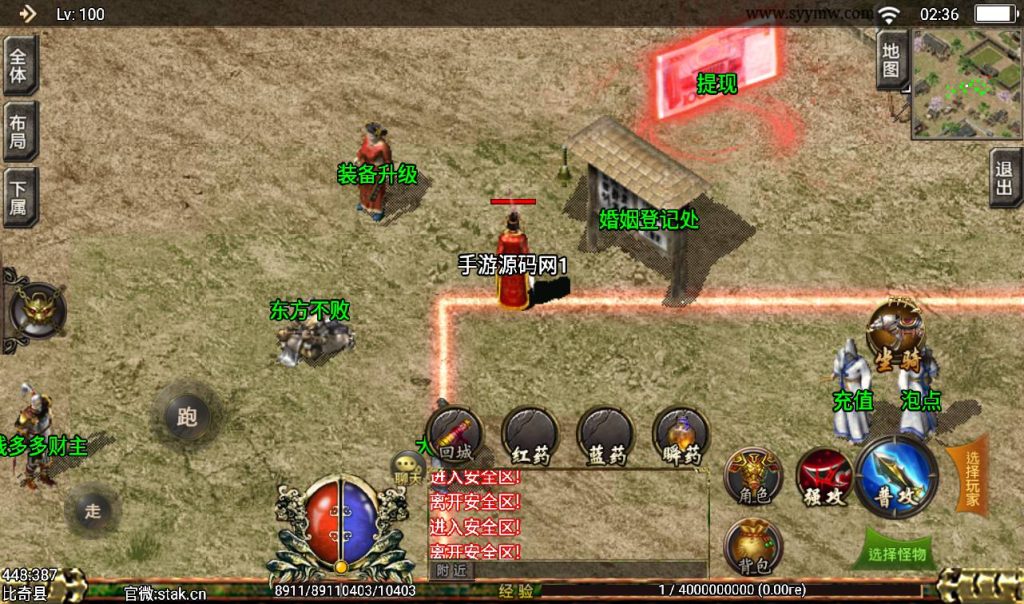Use the 蓝药 mana potion
Viewport: 1024px width, 604px height.
click(605, 436)
